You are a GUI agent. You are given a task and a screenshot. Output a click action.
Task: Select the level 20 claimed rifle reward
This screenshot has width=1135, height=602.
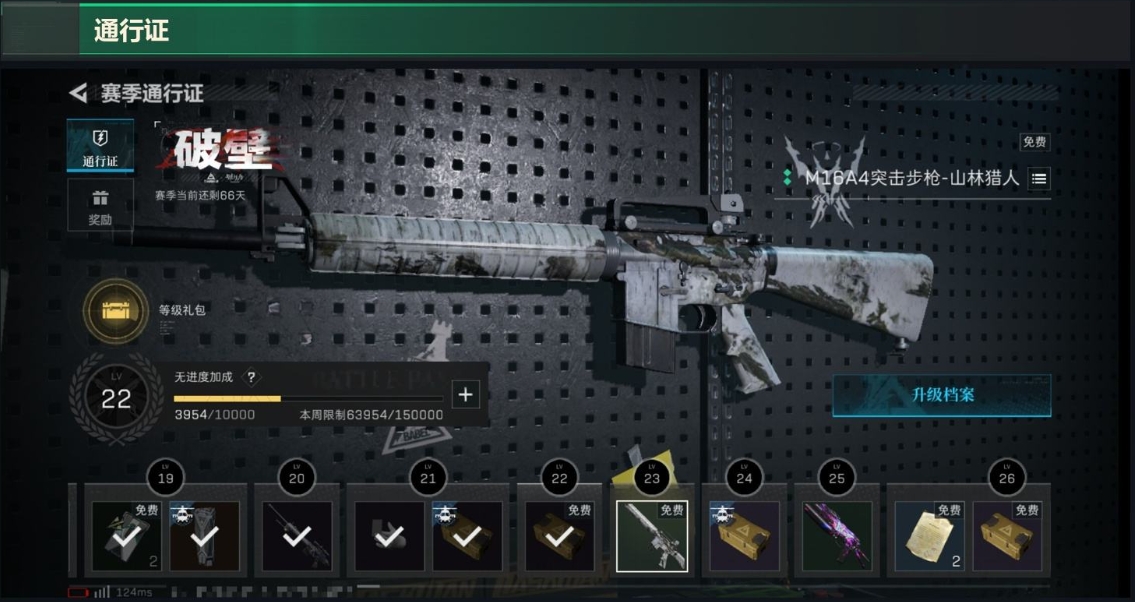coord(296,536)
